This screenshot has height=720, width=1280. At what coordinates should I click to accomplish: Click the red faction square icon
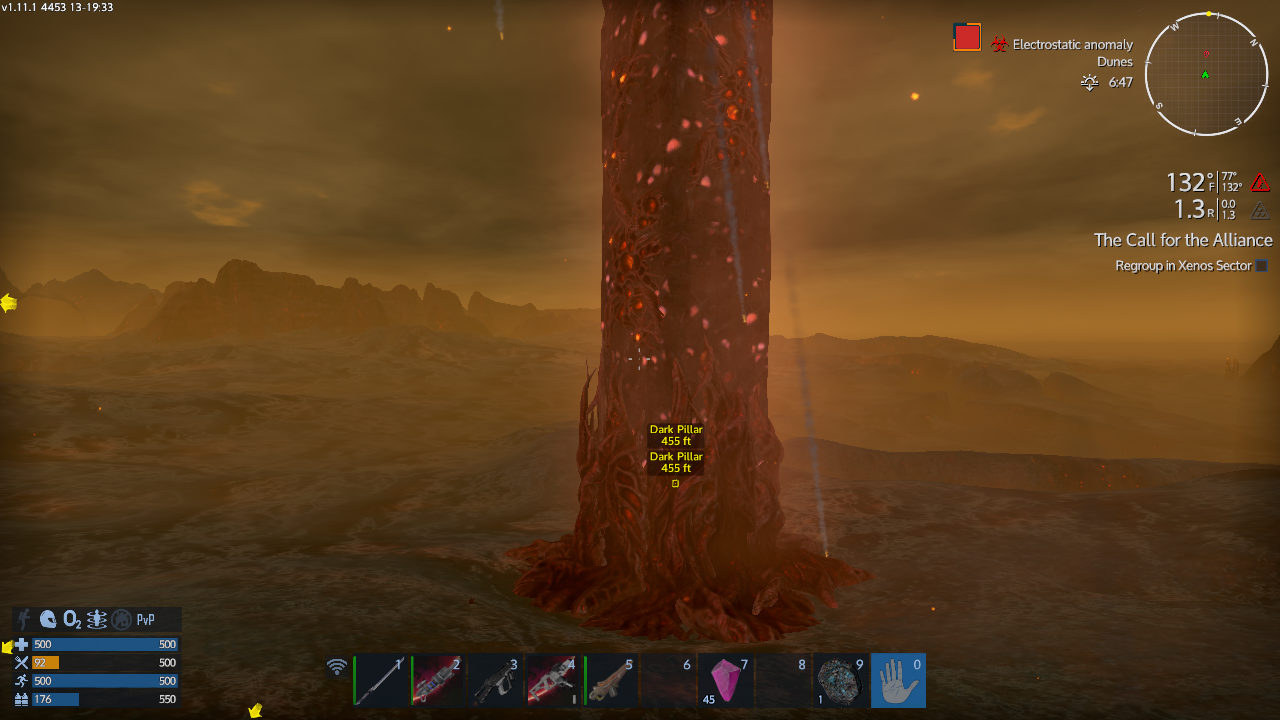[x=967, y=37]
